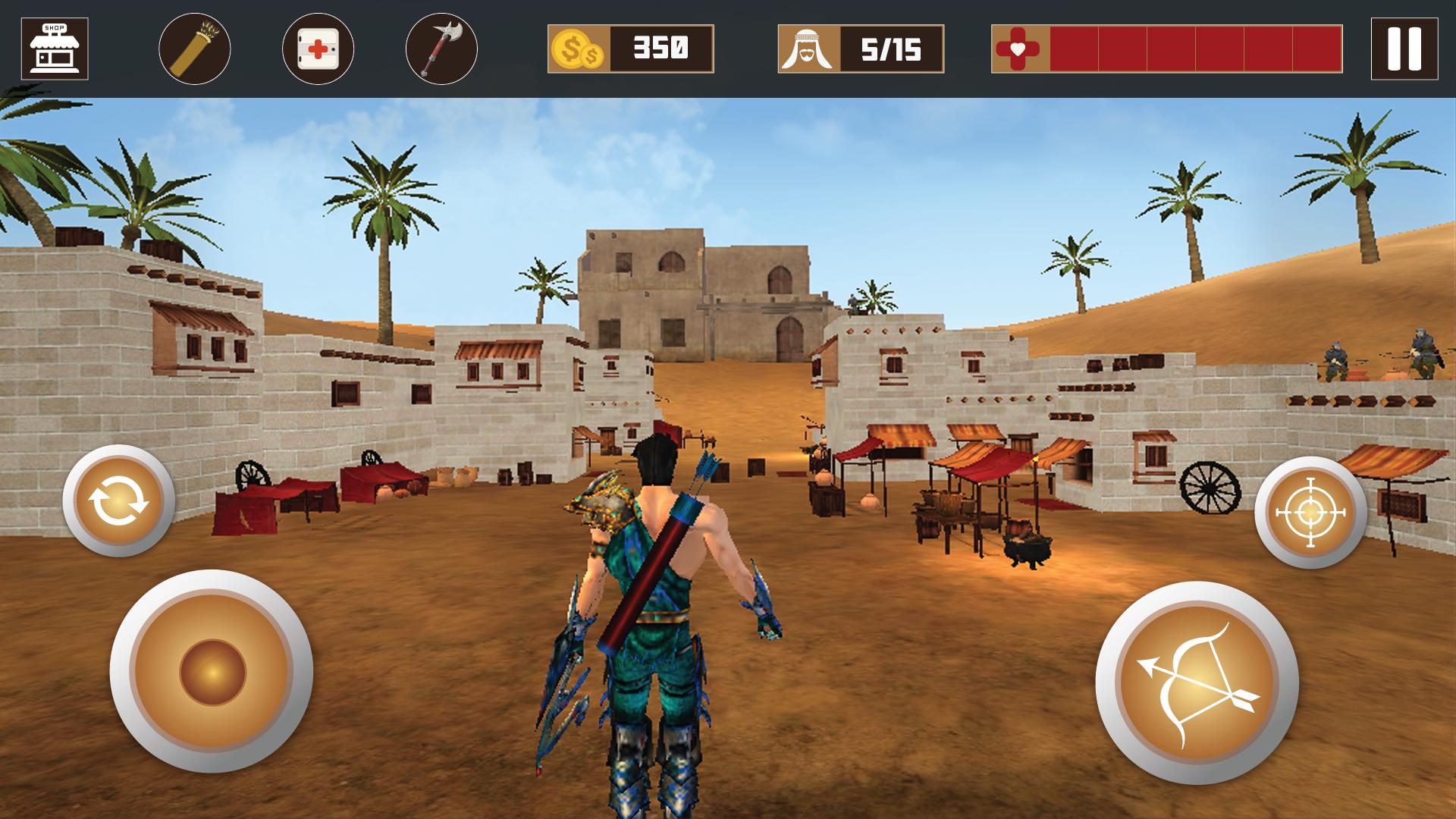This screenshot has height=819, width=1456.
Task: Equip the battle axe weapon
Action: coord(441,49)
